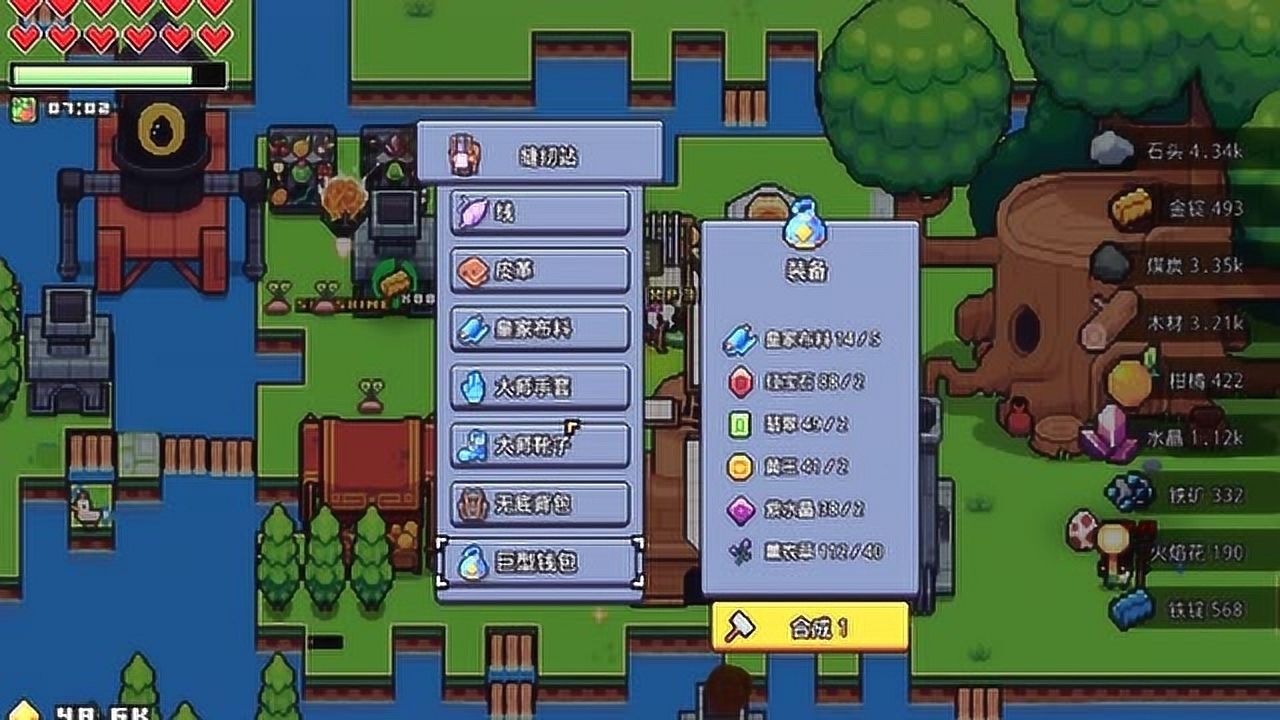Select the 无底背包 bottomless backpack recipe
Screen dimensions: 1280x720
[x=540, y=503]
